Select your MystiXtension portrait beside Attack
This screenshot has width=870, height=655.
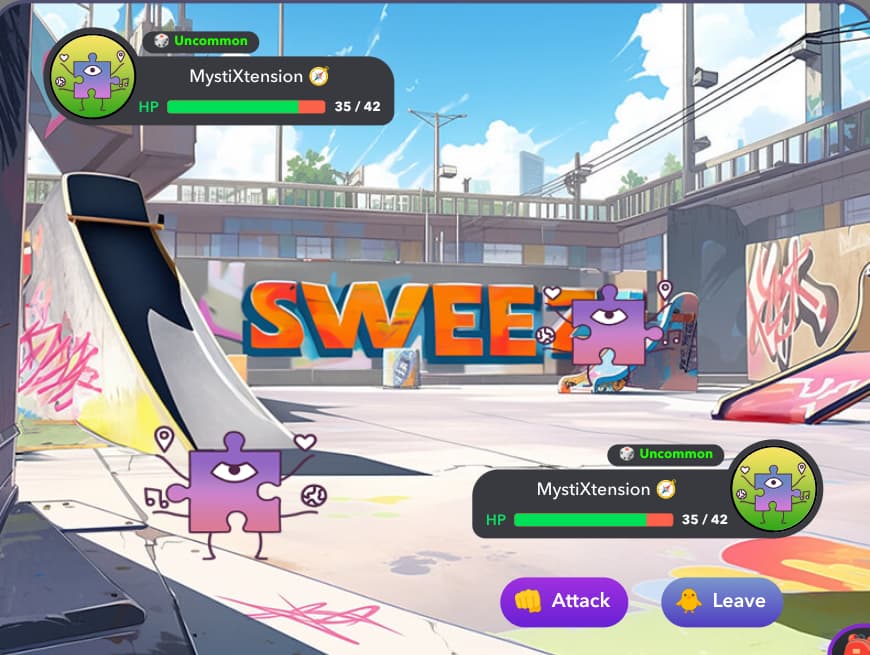[x=774, y=489]
